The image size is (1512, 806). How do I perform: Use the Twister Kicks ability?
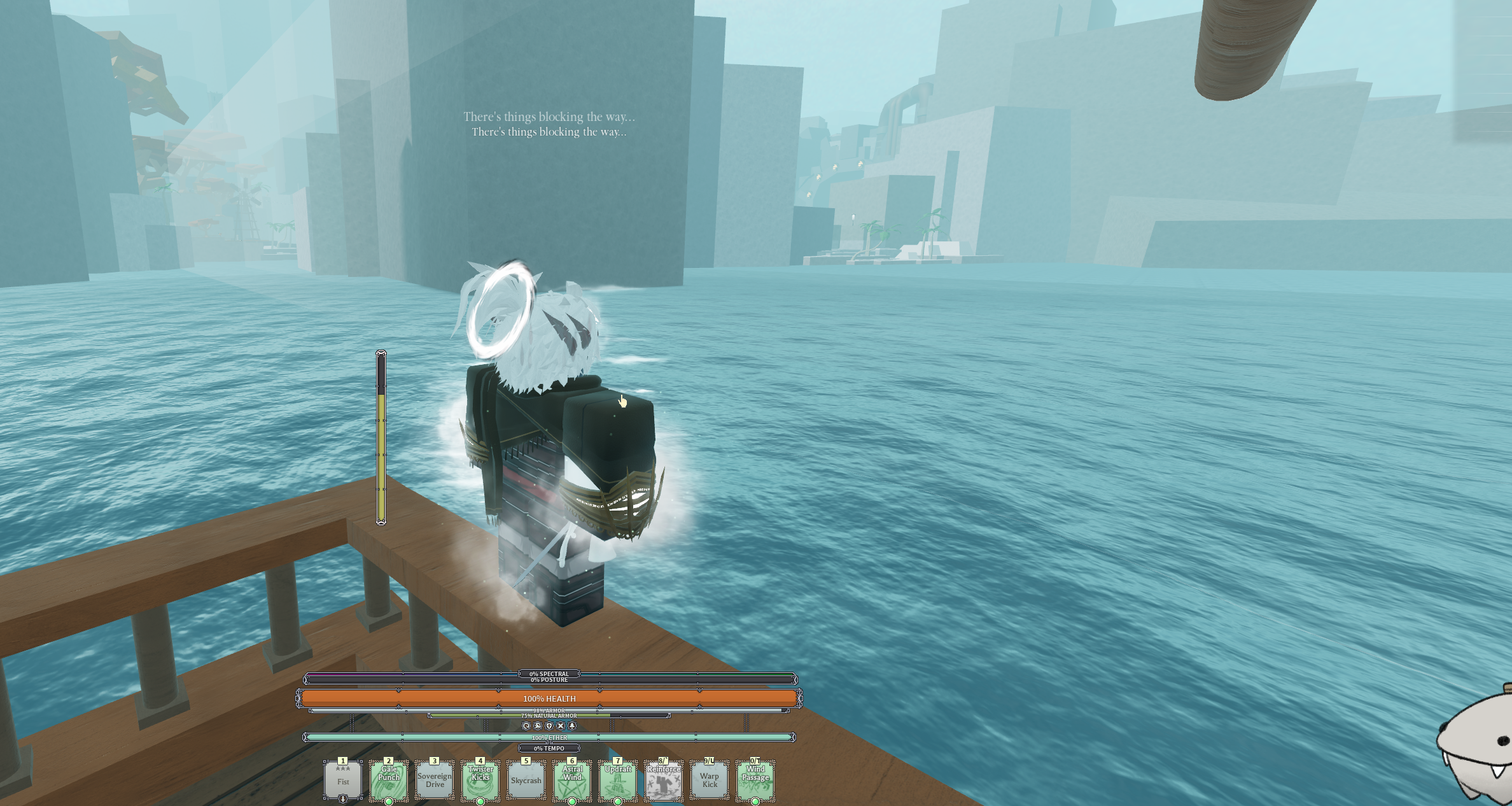[480, 780]
